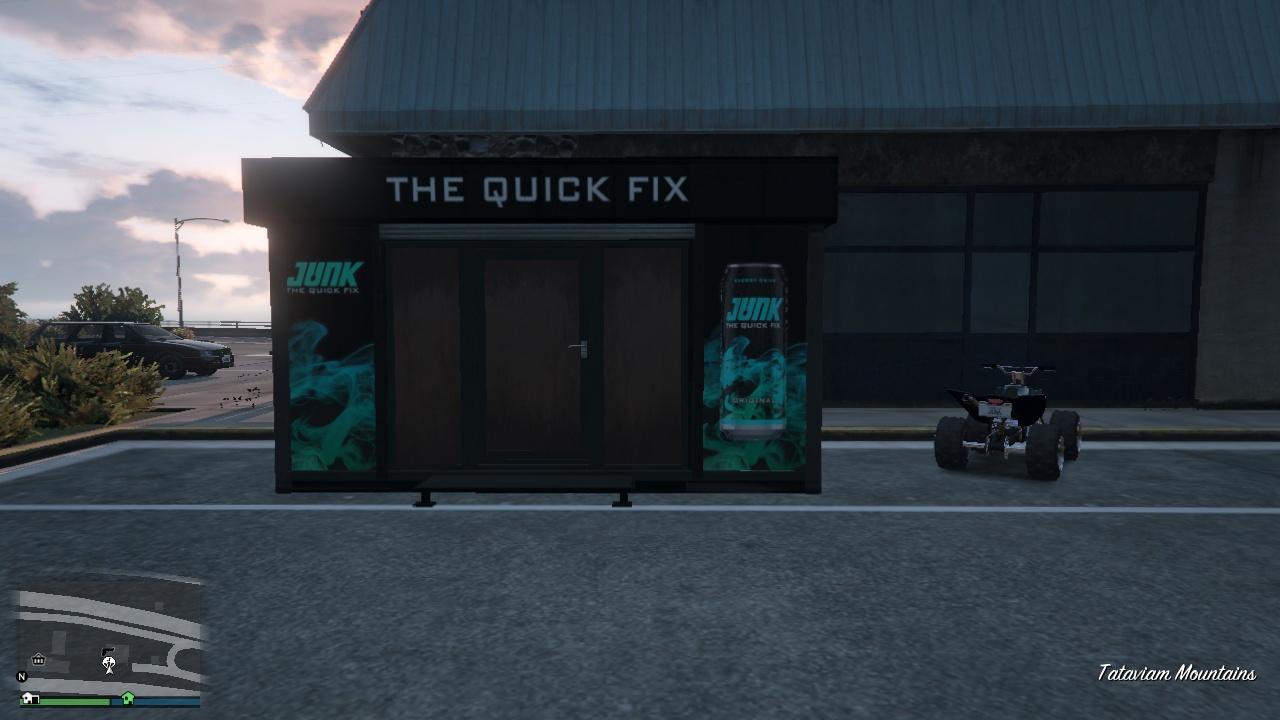1280x720 pixels.
Task: Click the weapon pickup blip above the player arrow
Action: tap(108, 650)
